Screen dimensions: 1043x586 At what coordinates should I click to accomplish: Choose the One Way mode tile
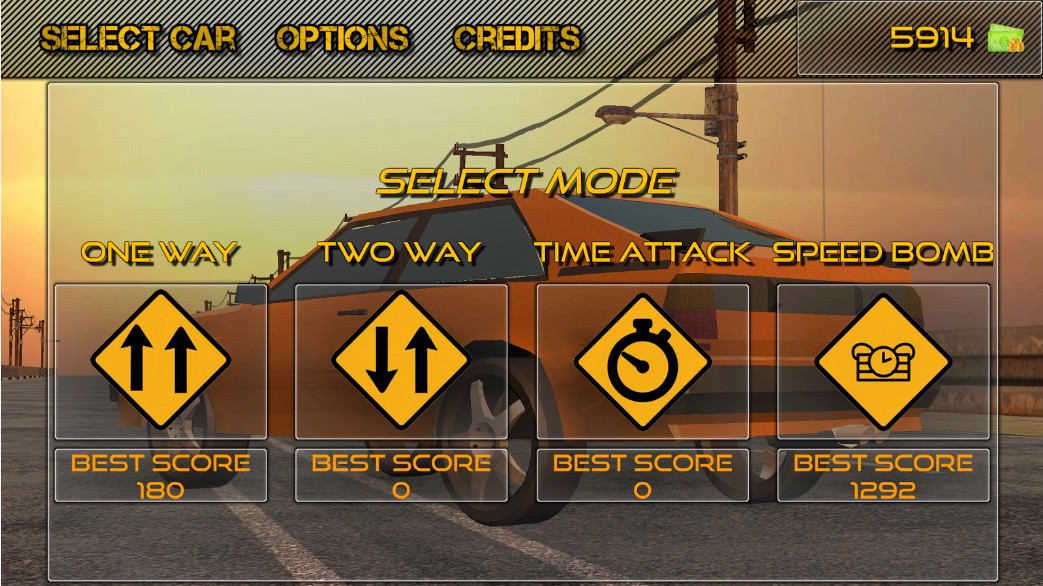pyautogui.click(x=160, y=361)
